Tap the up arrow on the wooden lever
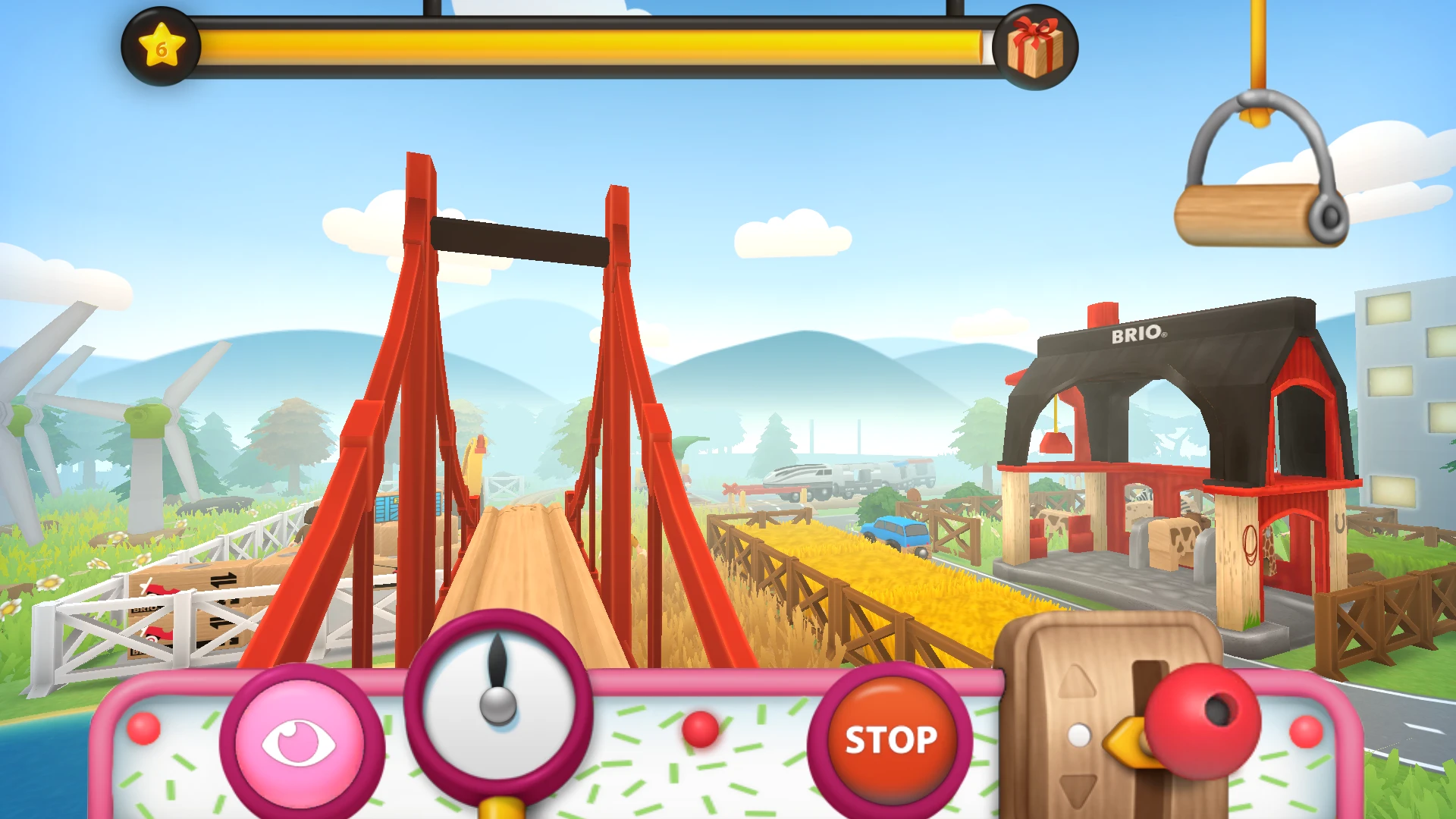Screen dimensions: 1456x819 tap(1077, 682)
